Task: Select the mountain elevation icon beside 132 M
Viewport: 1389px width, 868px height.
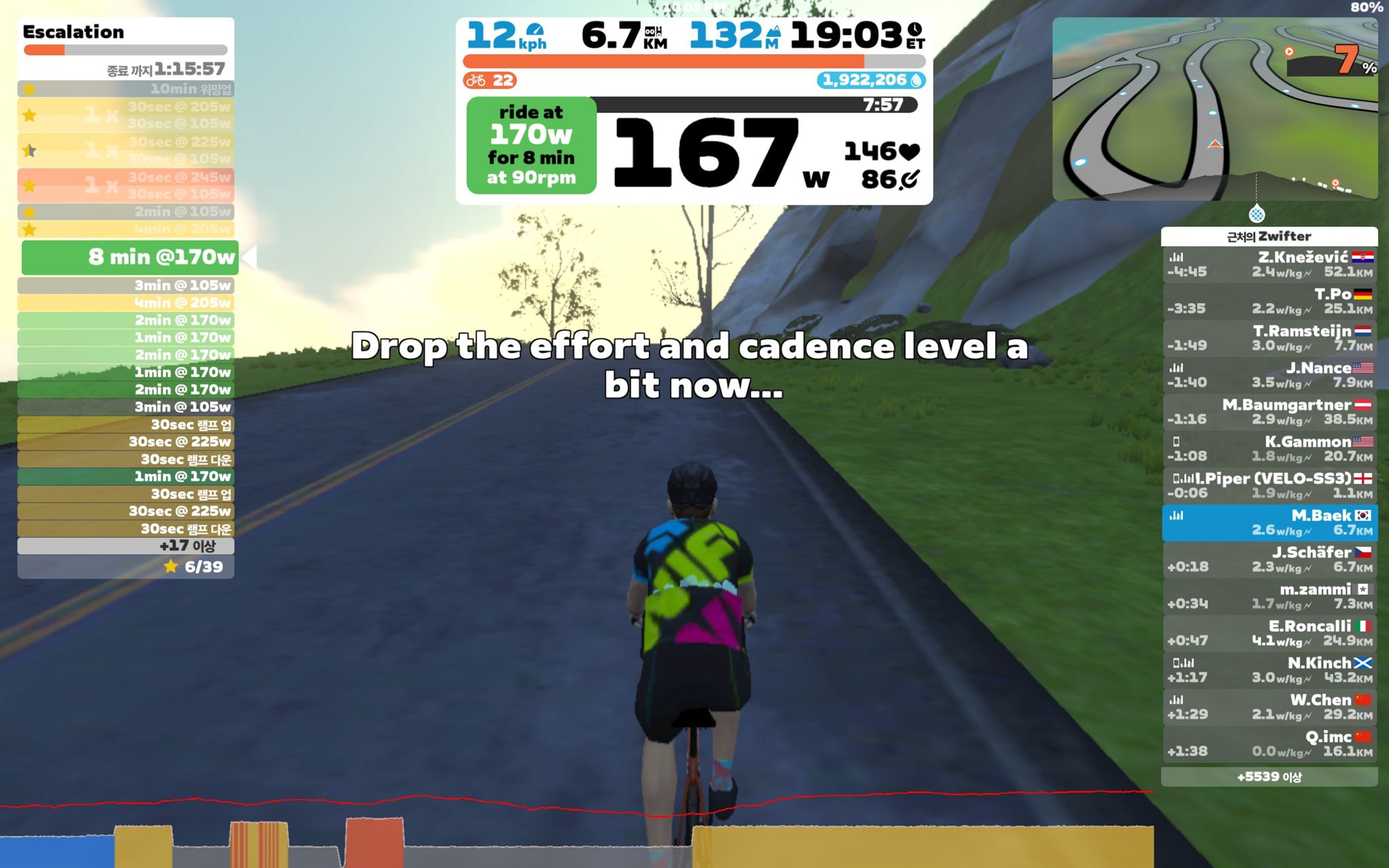Action: click(x=773, y=32)
